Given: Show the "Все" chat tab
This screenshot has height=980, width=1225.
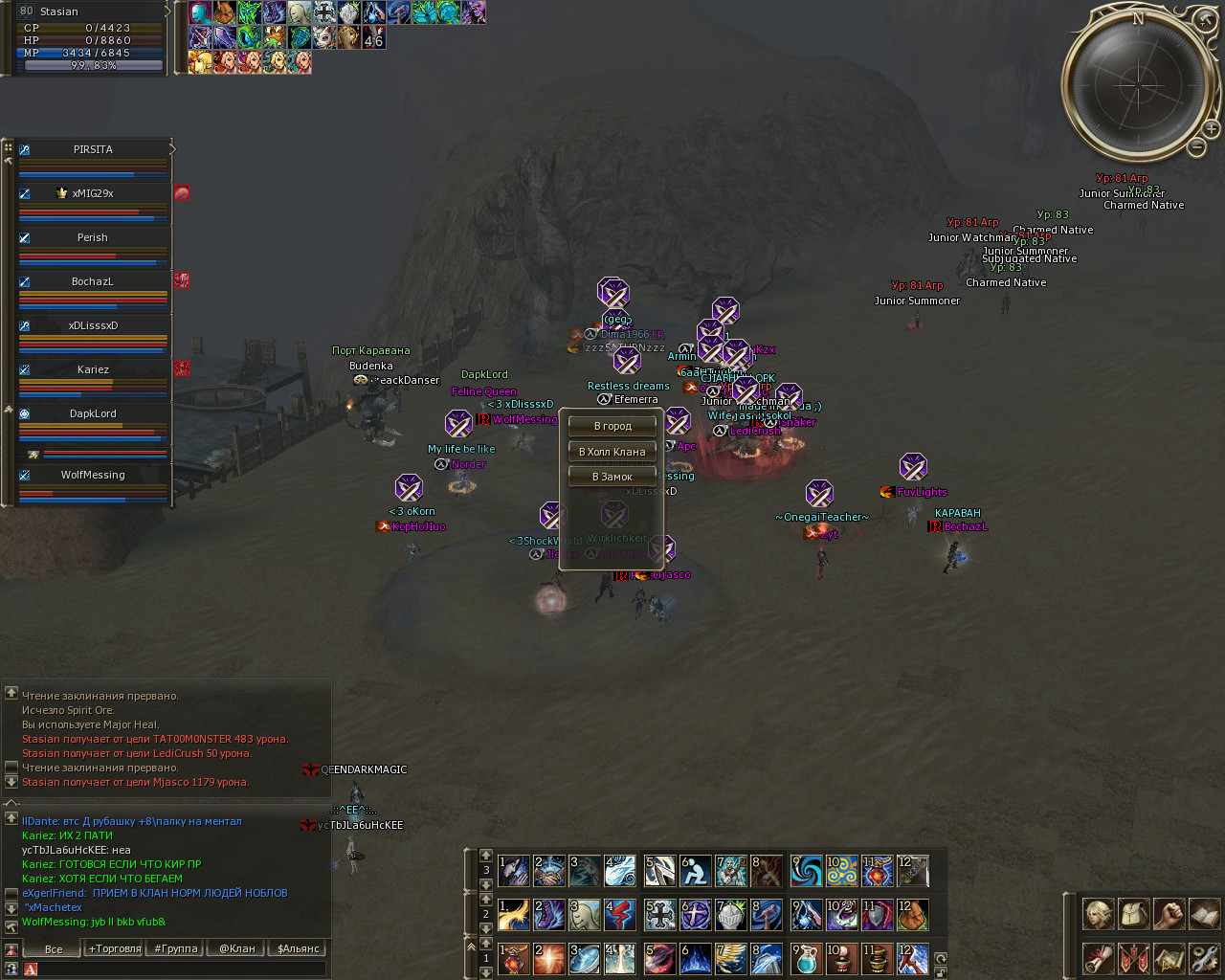Looking at the screenshot, I should coord(54,948).
